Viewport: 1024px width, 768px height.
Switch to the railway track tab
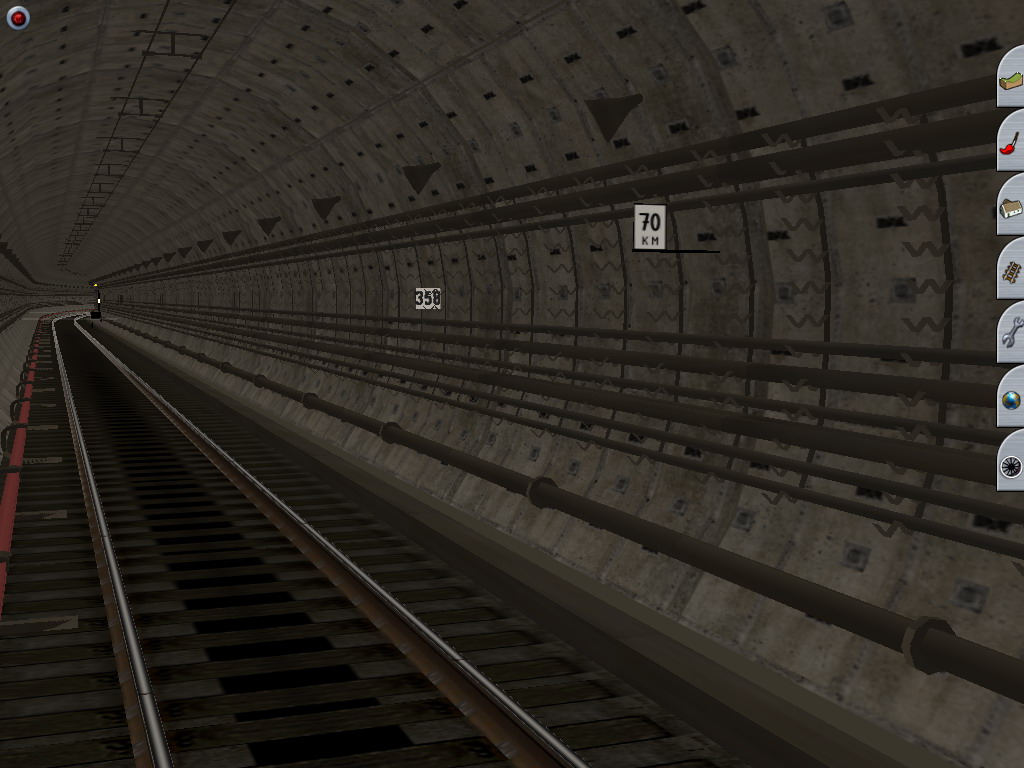point(1011,270)
